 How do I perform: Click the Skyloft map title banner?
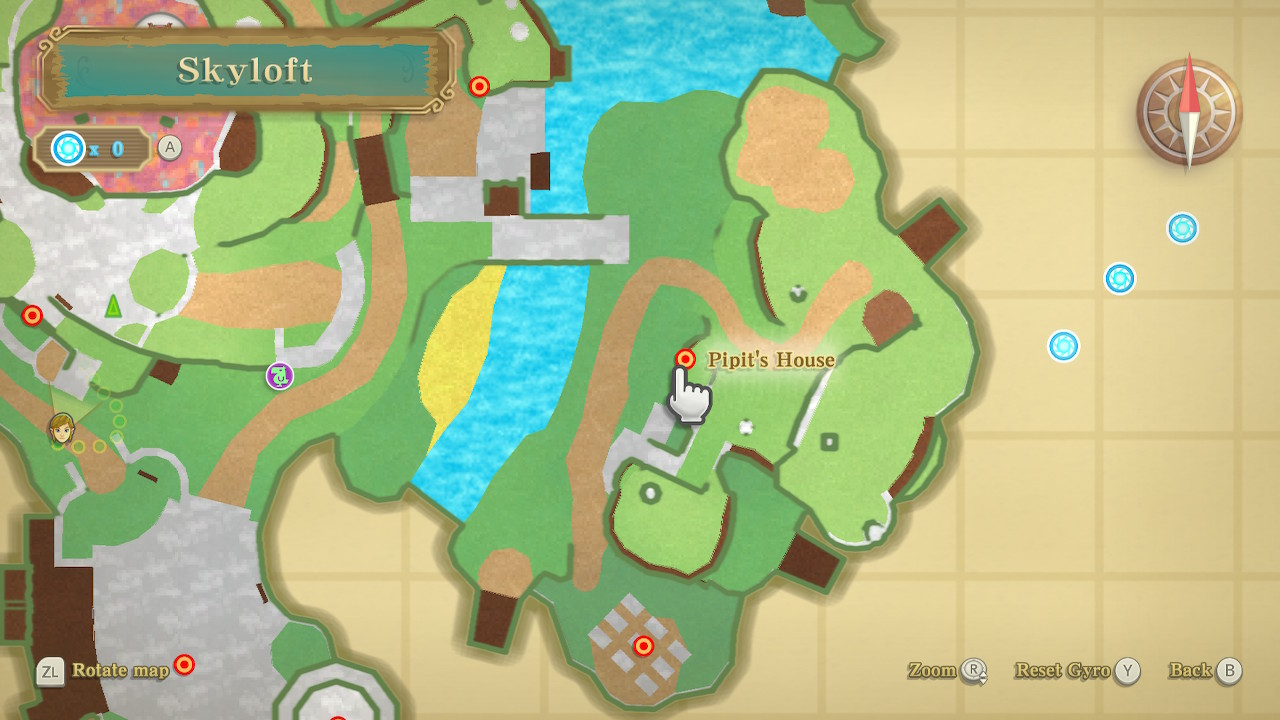(x=246, y=70)
